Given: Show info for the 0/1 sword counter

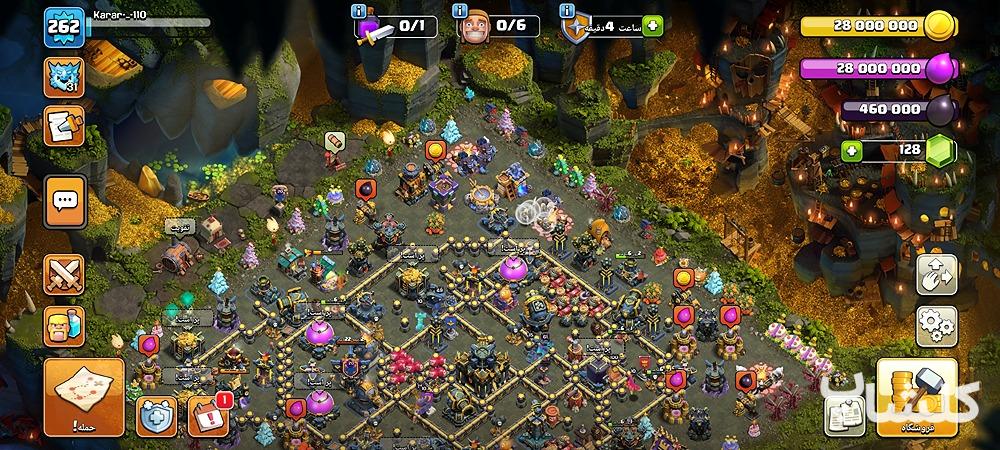Looking at the screenshot, I should click(359, 11).
